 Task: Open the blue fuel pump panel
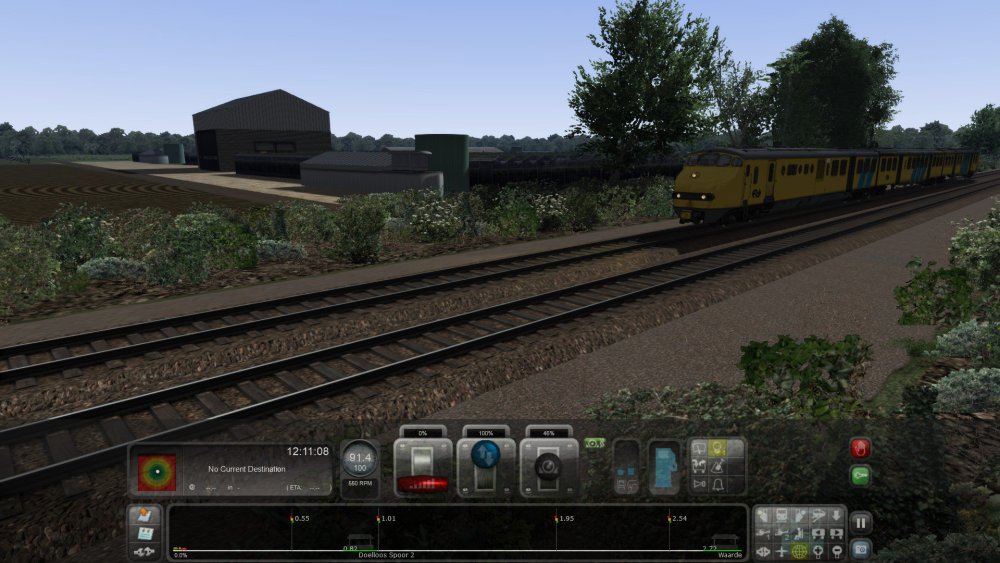(664, 468)
